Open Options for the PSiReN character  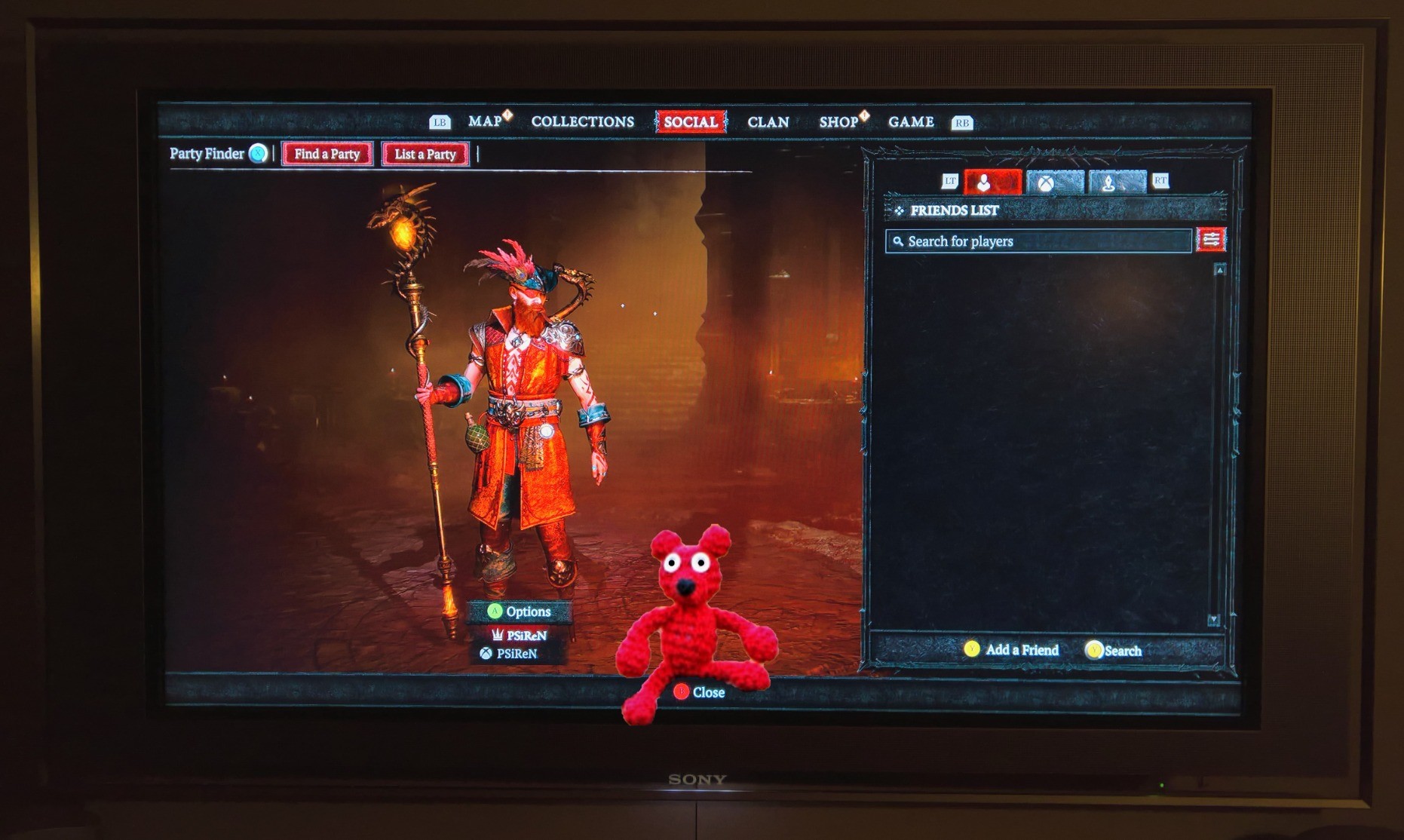point(519,612)
